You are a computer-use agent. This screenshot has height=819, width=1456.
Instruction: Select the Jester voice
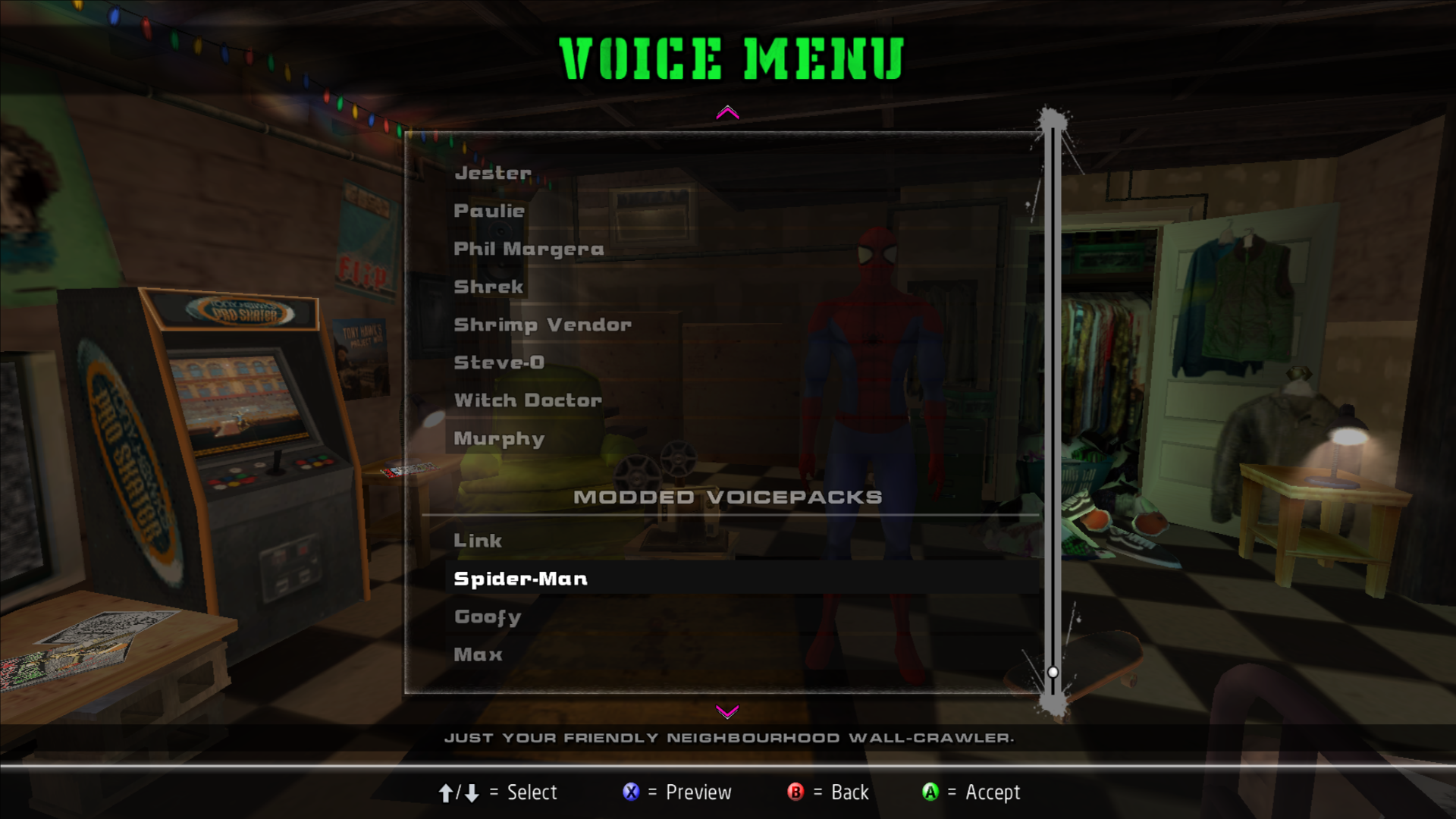click(493, 173)
